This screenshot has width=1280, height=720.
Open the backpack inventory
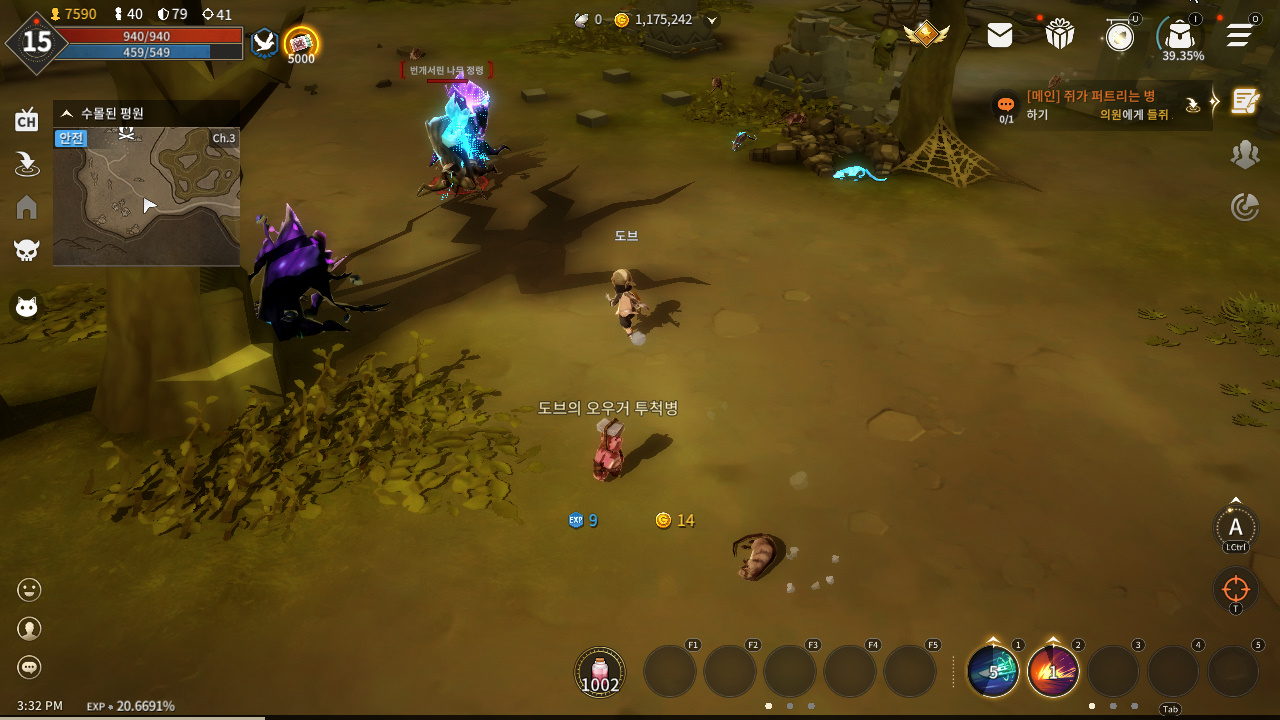tap(1180, 35)
